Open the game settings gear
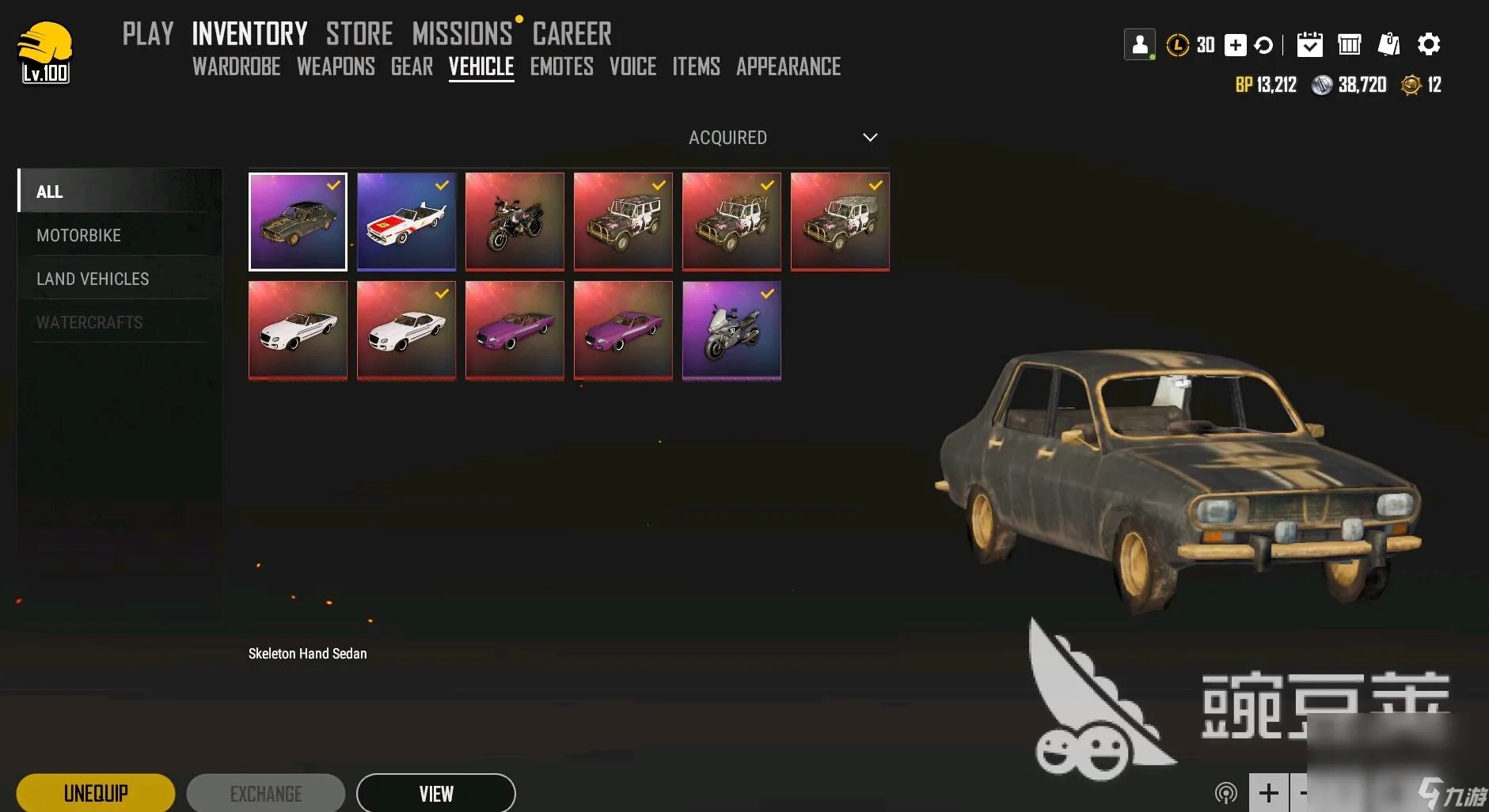 point(1430,45)
